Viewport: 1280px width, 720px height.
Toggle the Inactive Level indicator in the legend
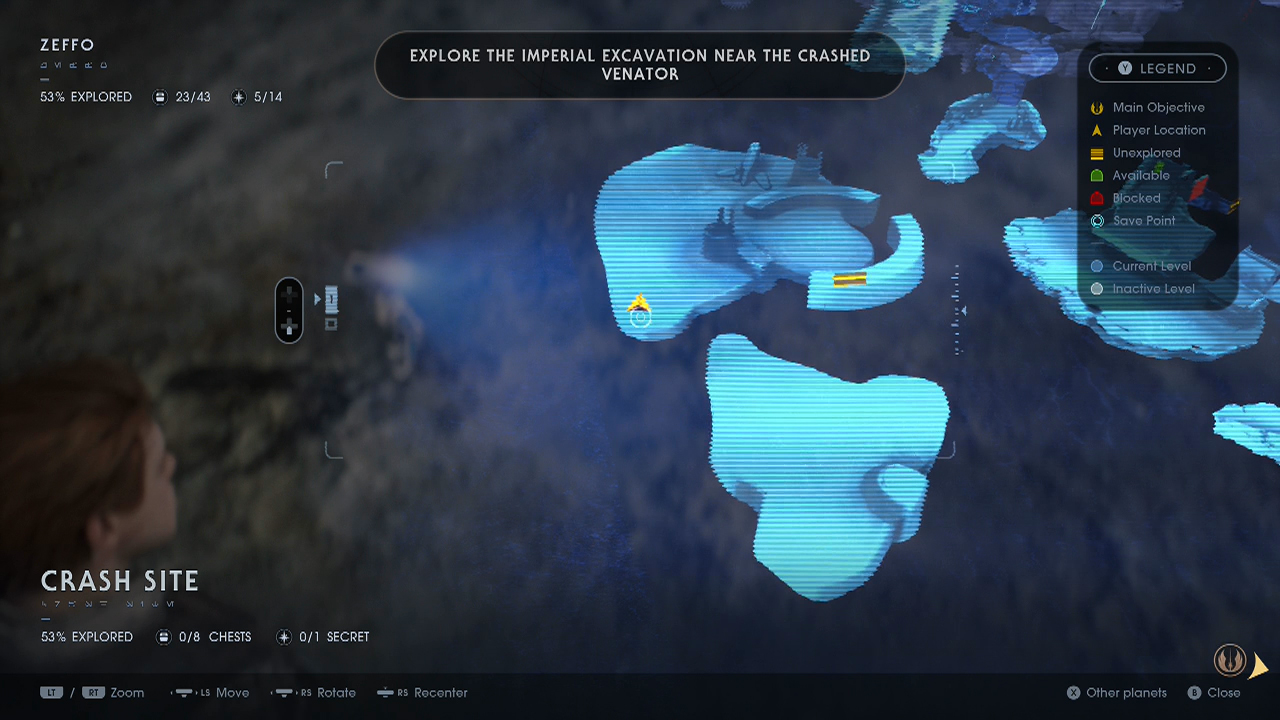coord(1097,289)
